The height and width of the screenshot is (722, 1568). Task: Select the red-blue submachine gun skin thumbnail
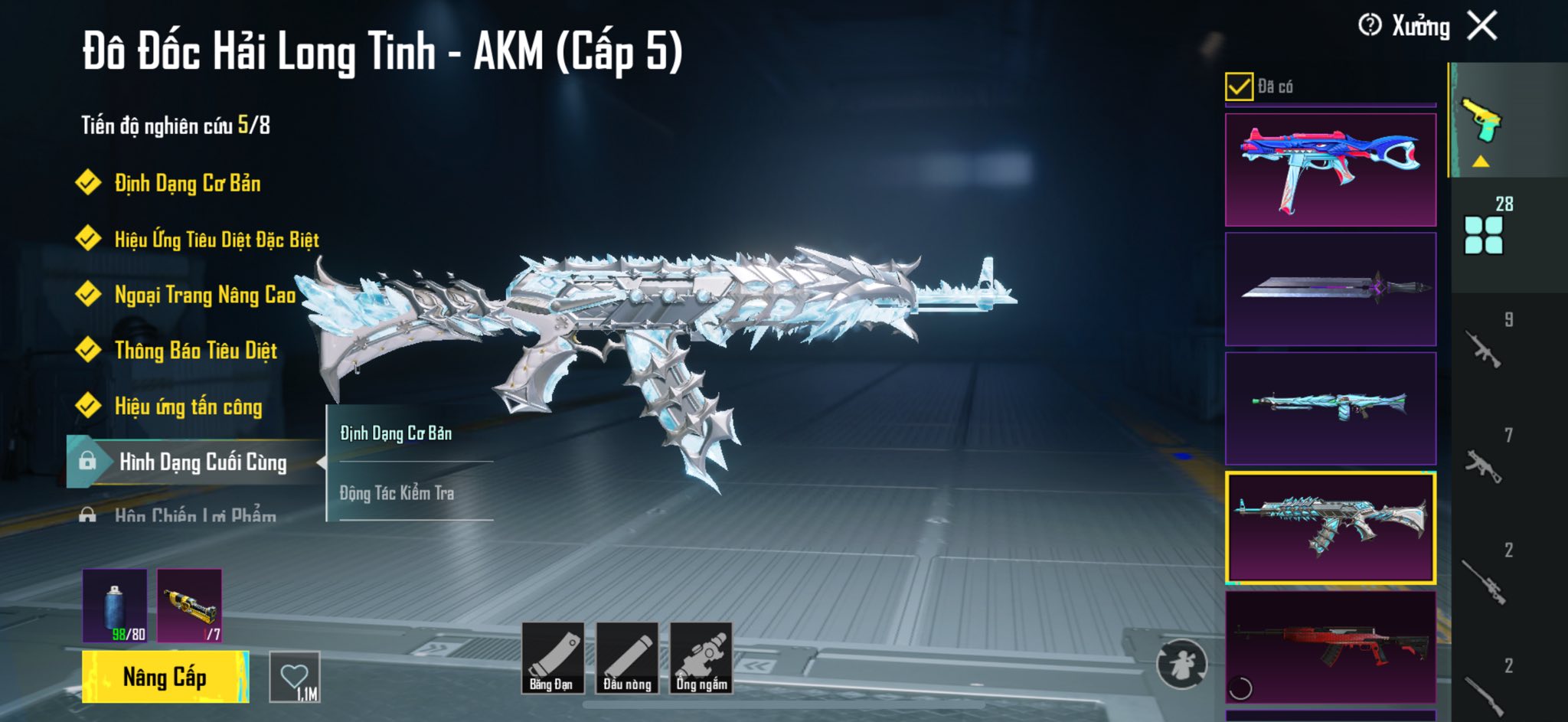pyautogui.click(x=1331, y=170)
